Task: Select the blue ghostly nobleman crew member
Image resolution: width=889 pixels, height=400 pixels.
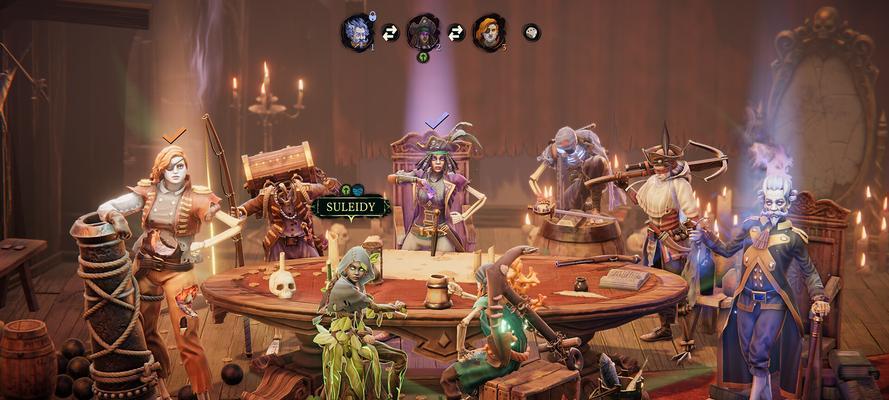Action: click(x=772, y=270)
